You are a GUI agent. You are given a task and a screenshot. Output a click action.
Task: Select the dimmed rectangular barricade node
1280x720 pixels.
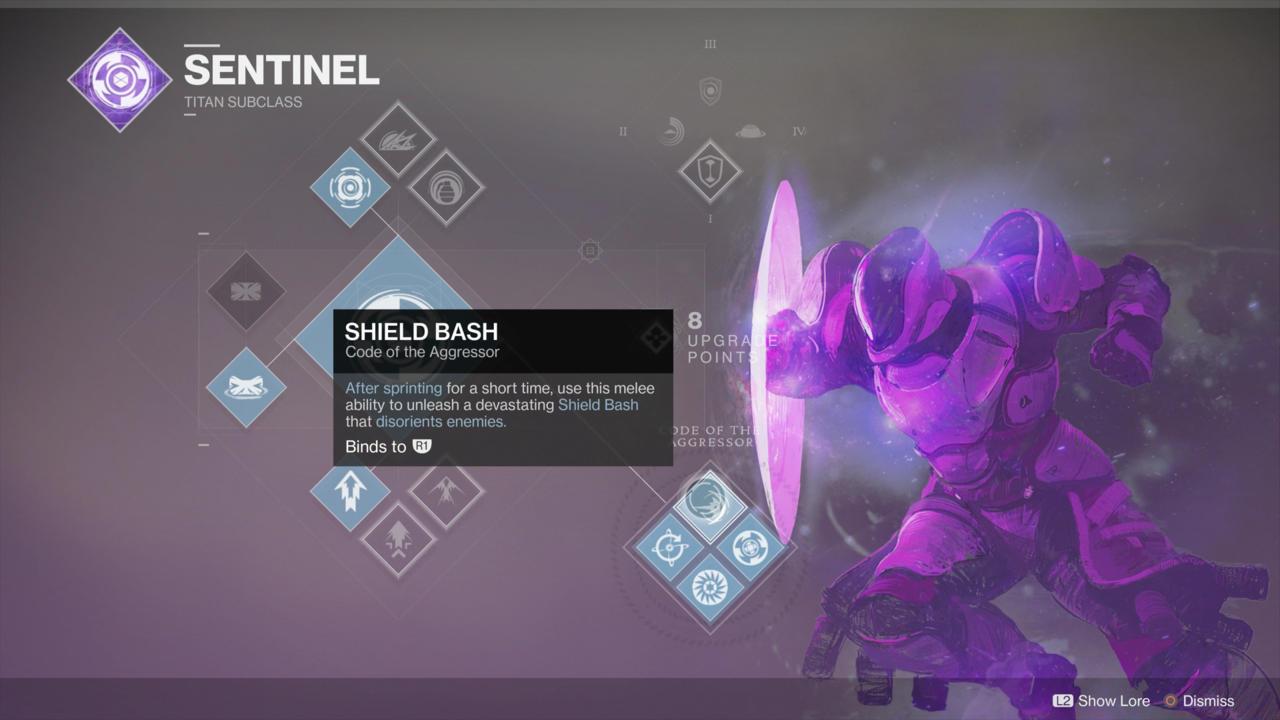tap(245, 291)
